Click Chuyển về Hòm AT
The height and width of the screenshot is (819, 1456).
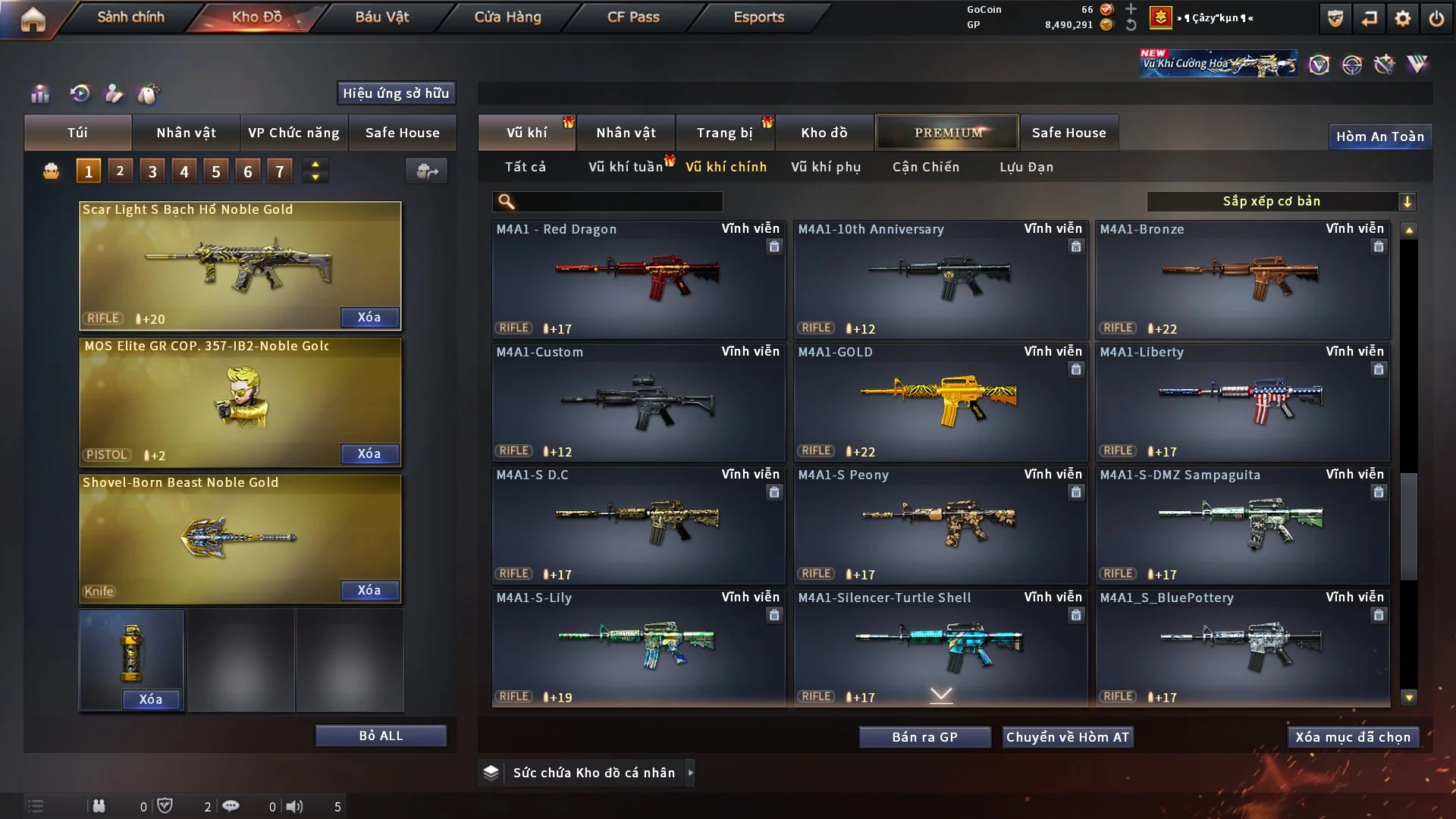tap(1068, 737)
